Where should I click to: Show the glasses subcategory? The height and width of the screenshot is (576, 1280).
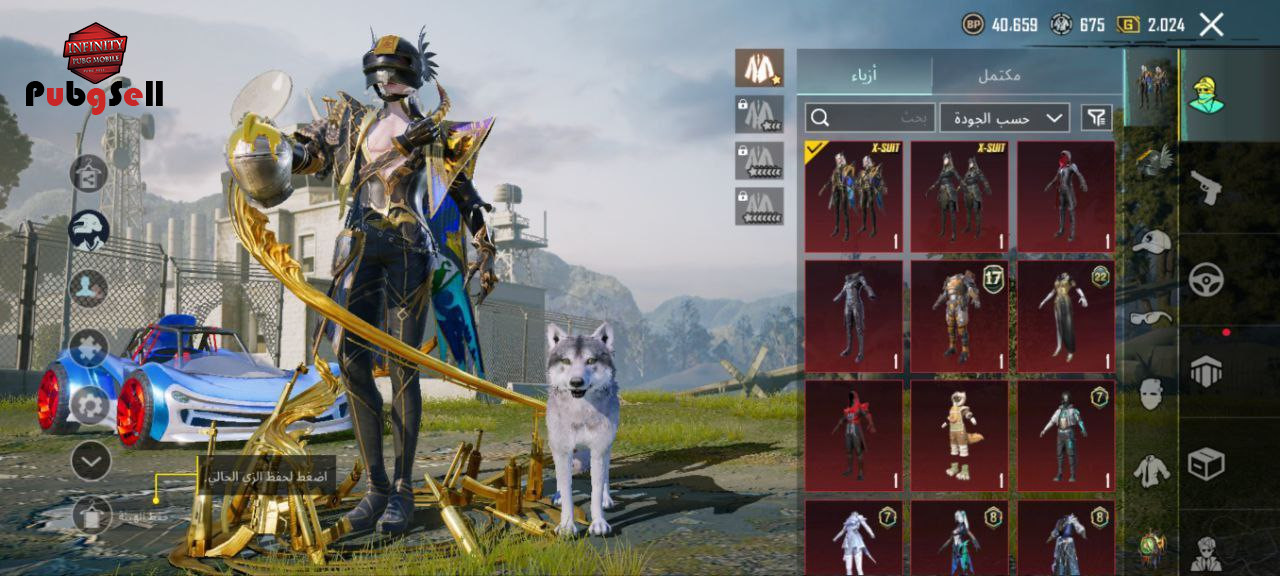[x=1152, y=318]
